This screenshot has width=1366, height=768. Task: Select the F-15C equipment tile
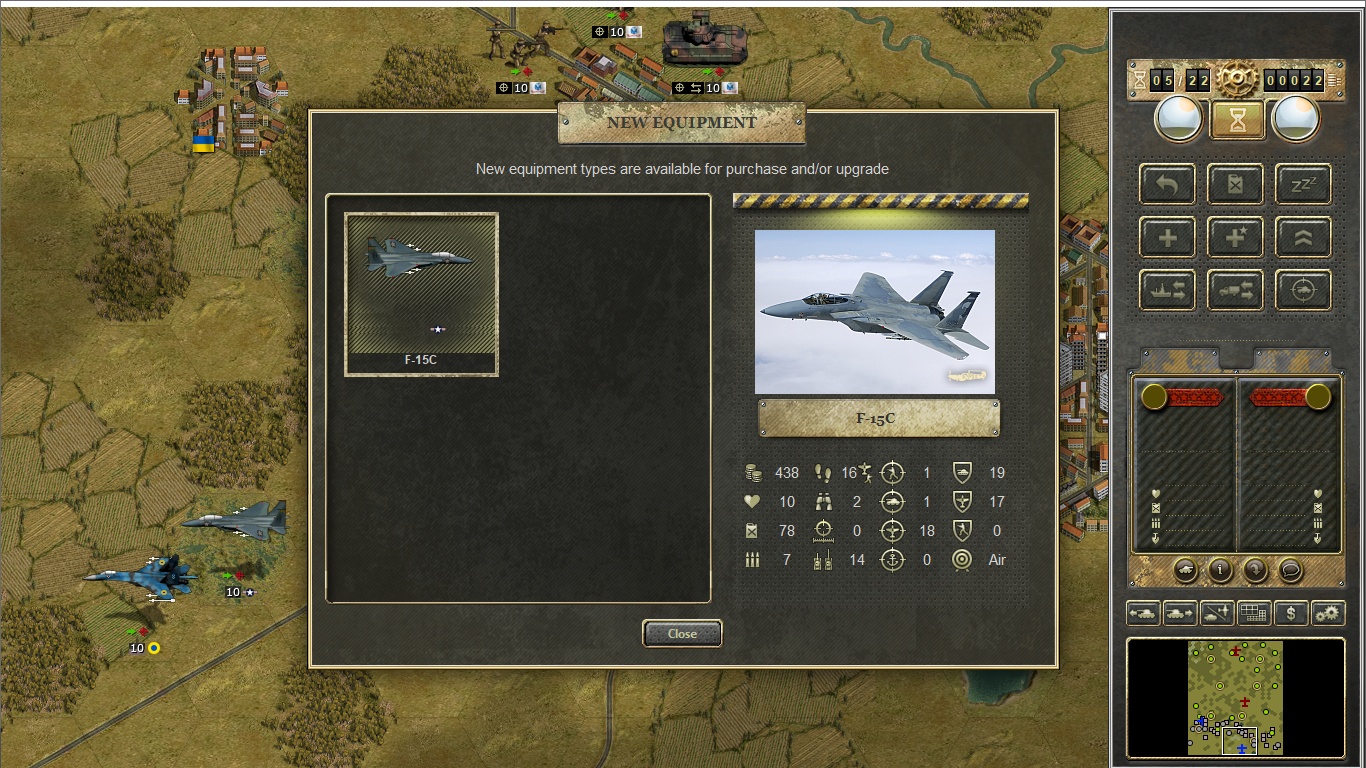(x=421, y=294)
